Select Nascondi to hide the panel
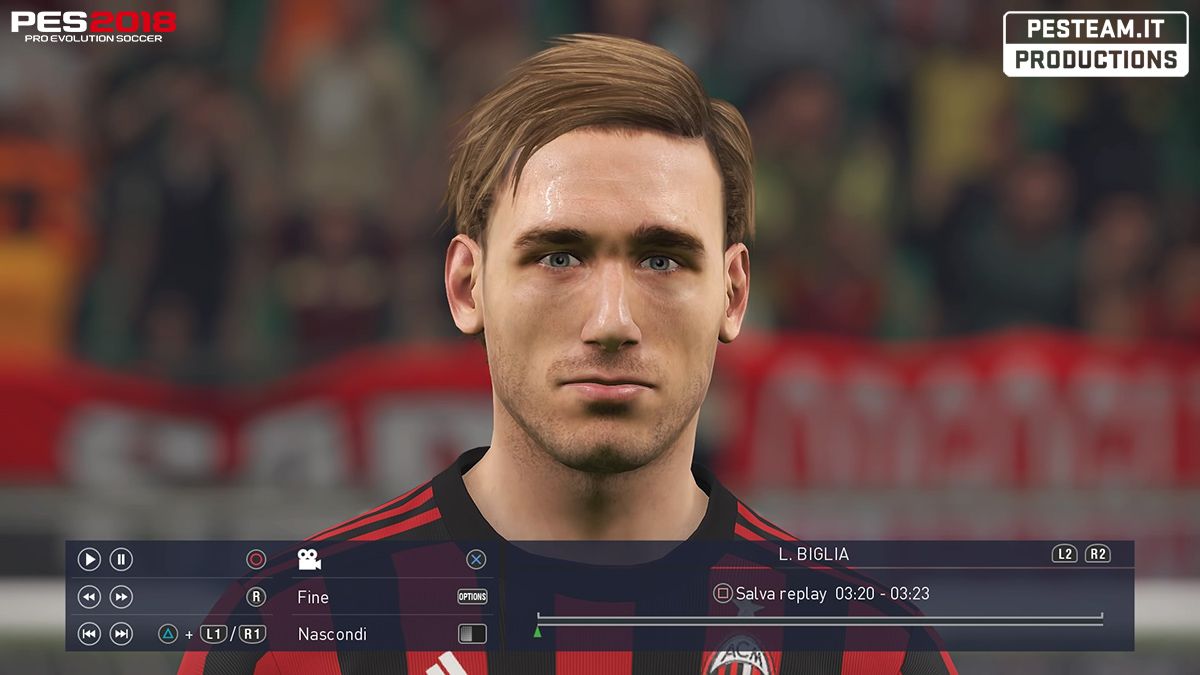This screenshot has width=1200, height=675. tap(332, 634)
